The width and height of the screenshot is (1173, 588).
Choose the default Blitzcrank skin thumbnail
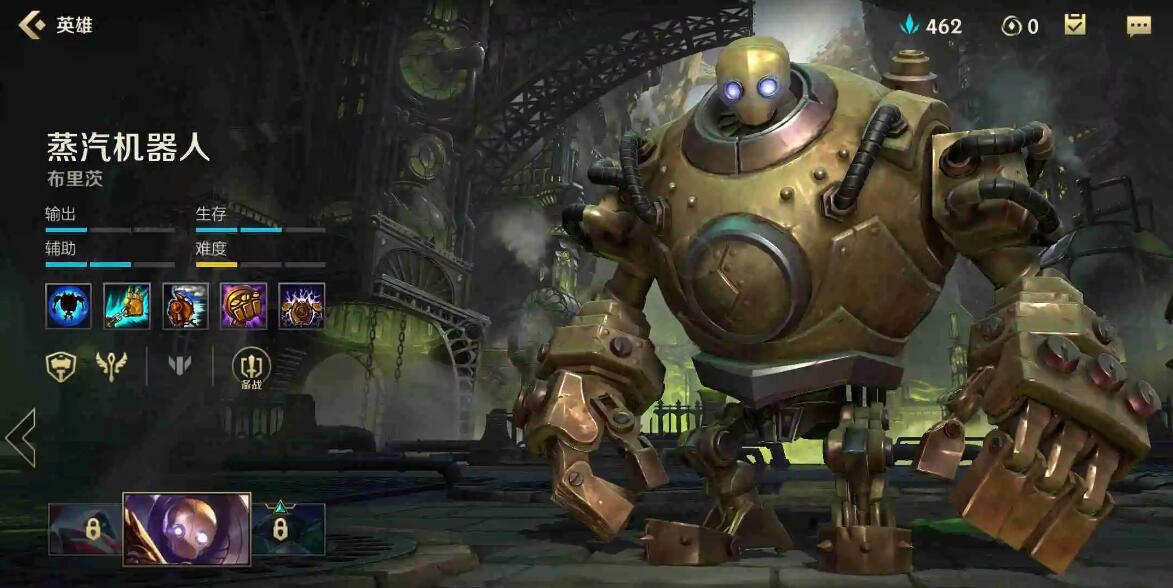(x=186, y=529)
